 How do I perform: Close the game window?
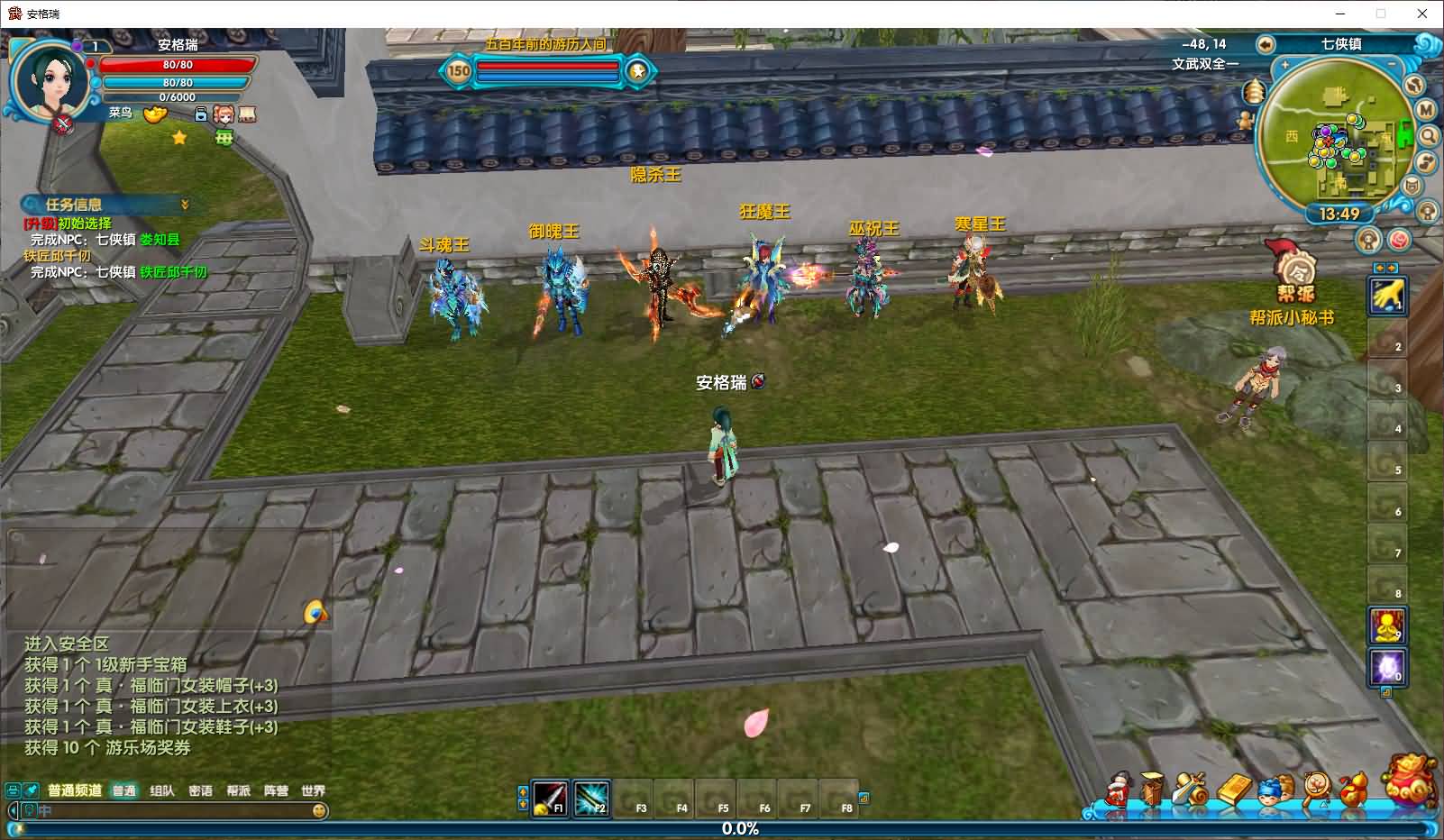[x=1422, y=14]
